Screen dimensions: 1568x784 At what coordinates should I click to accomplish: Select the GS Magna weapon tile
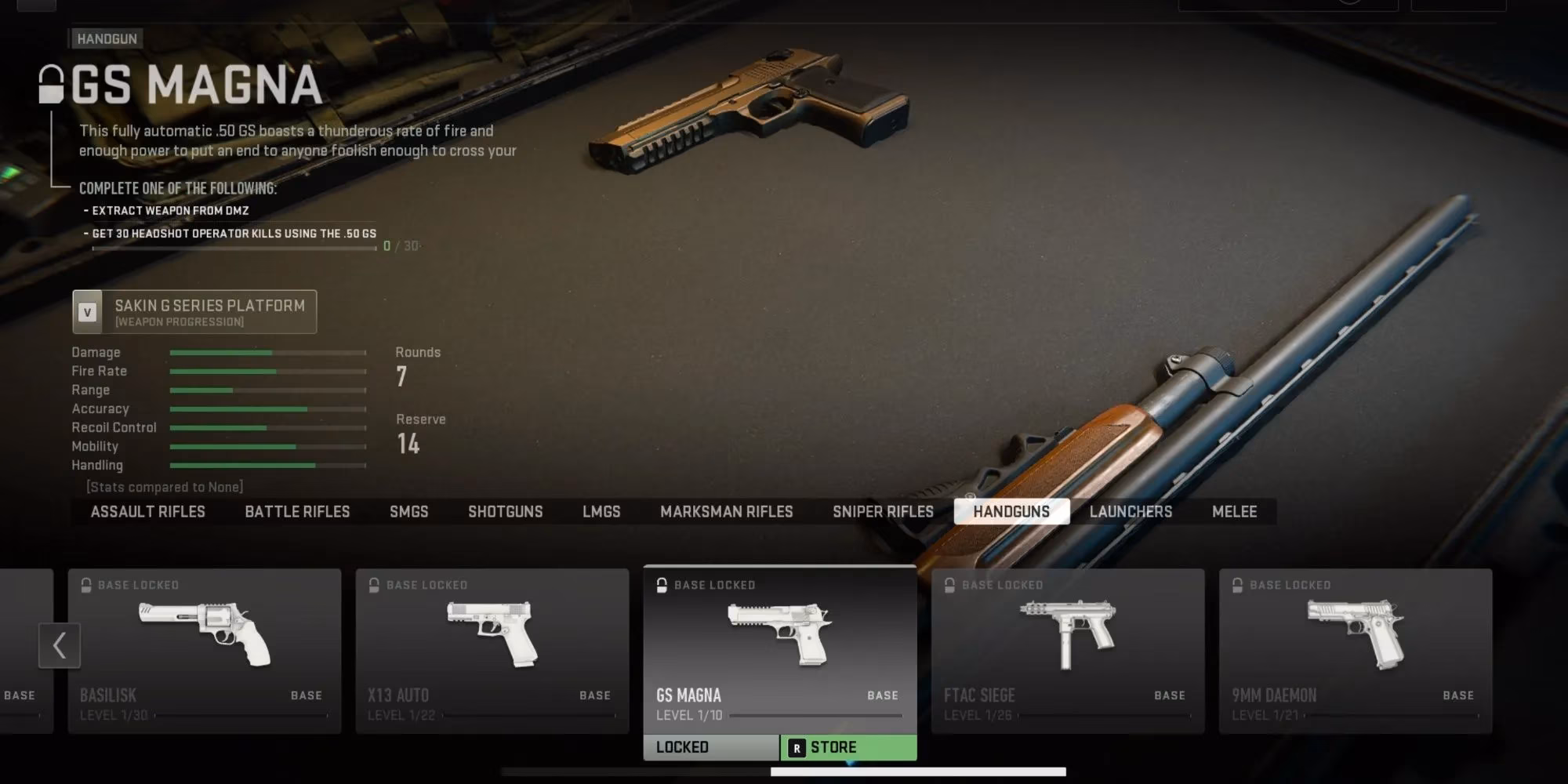779,649
